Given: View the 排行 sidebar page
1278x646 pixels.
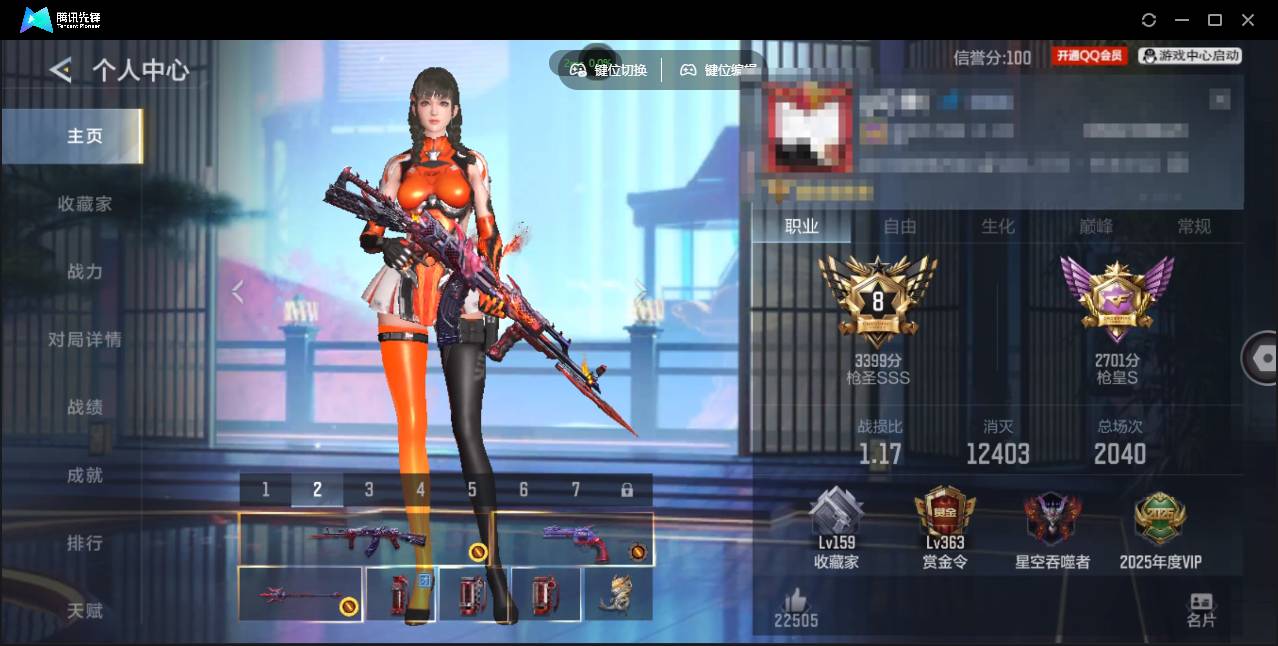Looking at the screenshot, I should pos(84,543).
